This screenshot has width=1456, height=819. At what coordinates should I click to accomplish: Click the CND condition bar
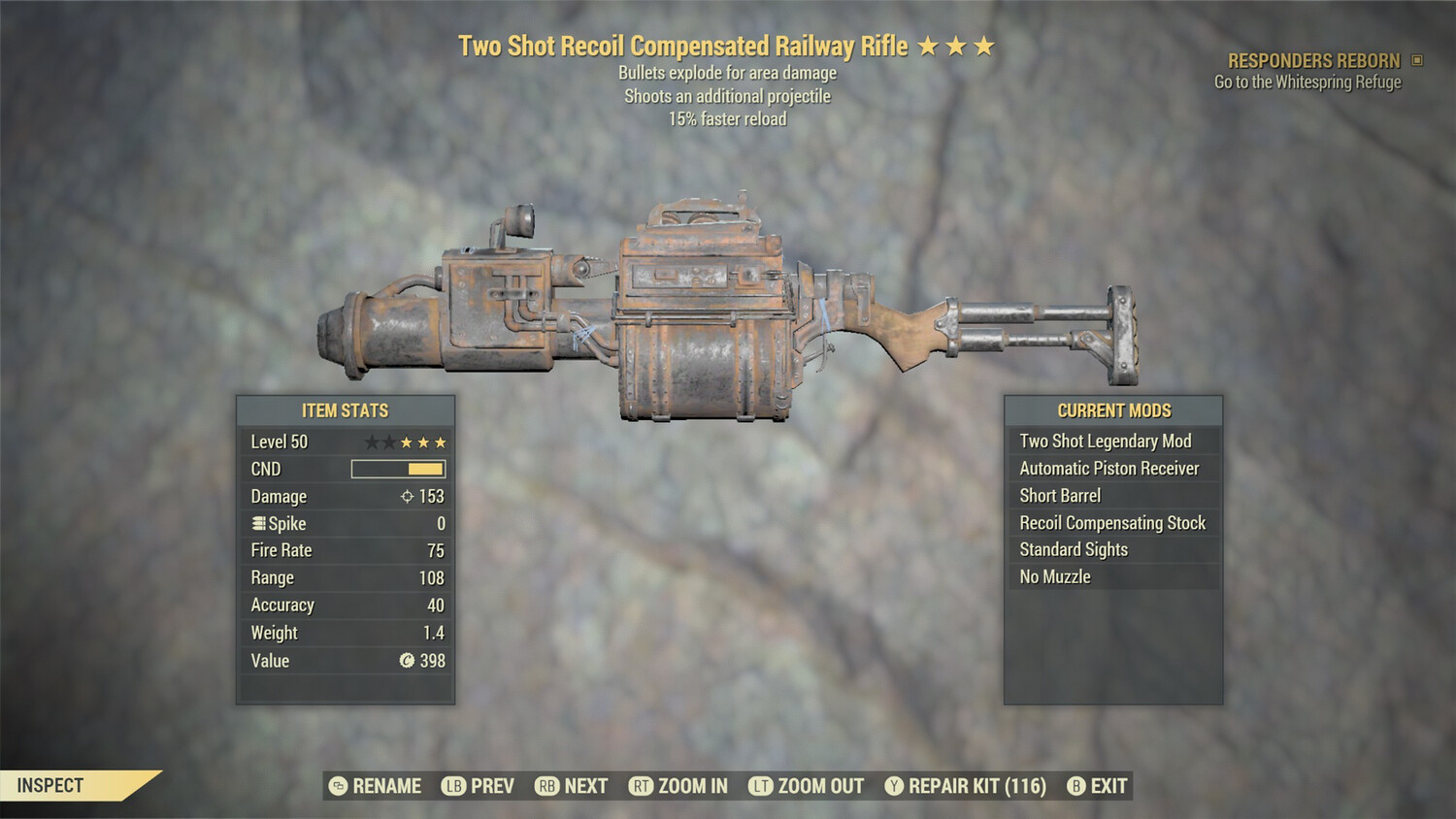click(x=396, y=469)
